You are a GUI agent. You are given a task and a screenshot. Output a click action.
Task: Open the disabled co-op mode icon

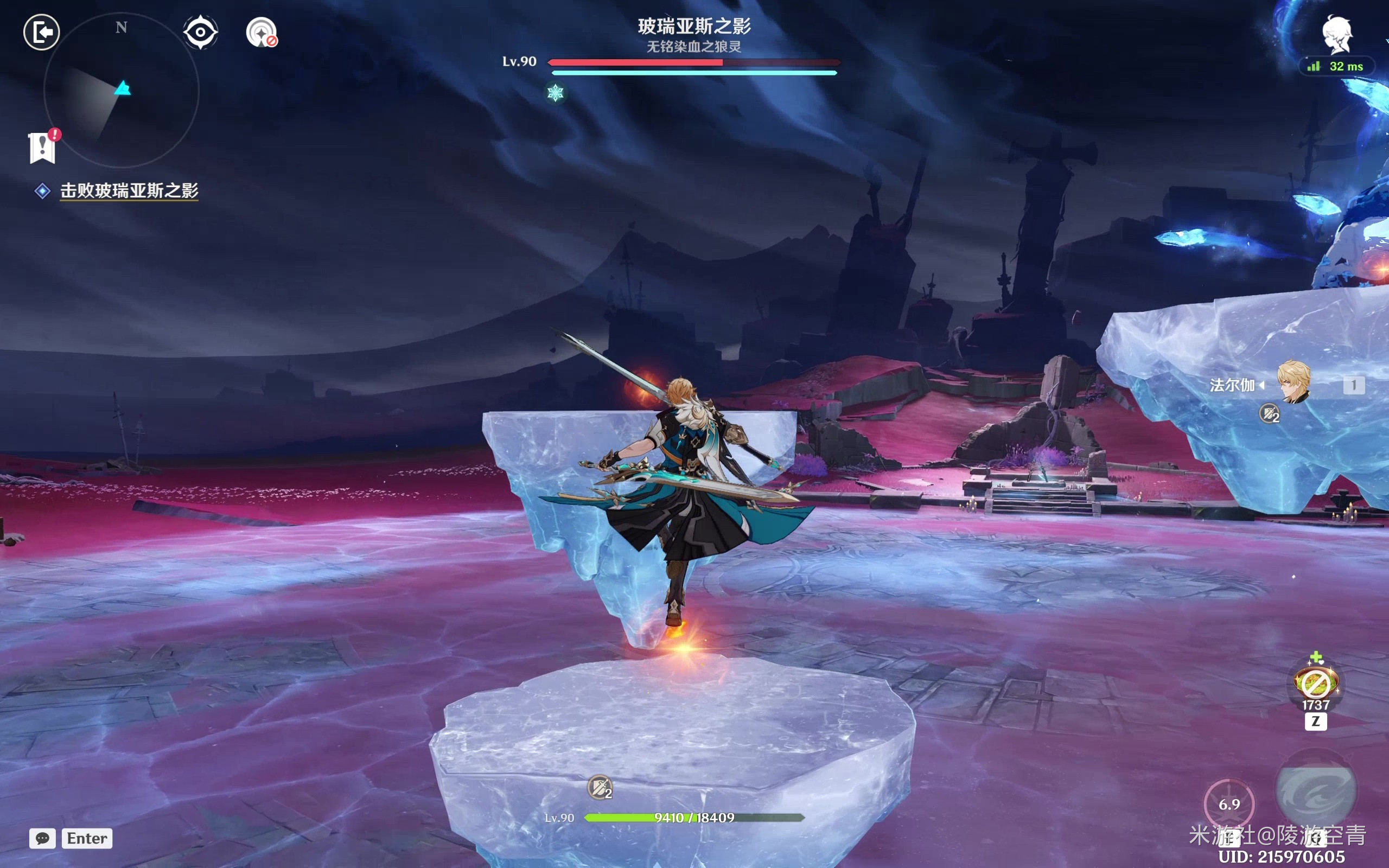pyautogui.click(x=262, y=33)
